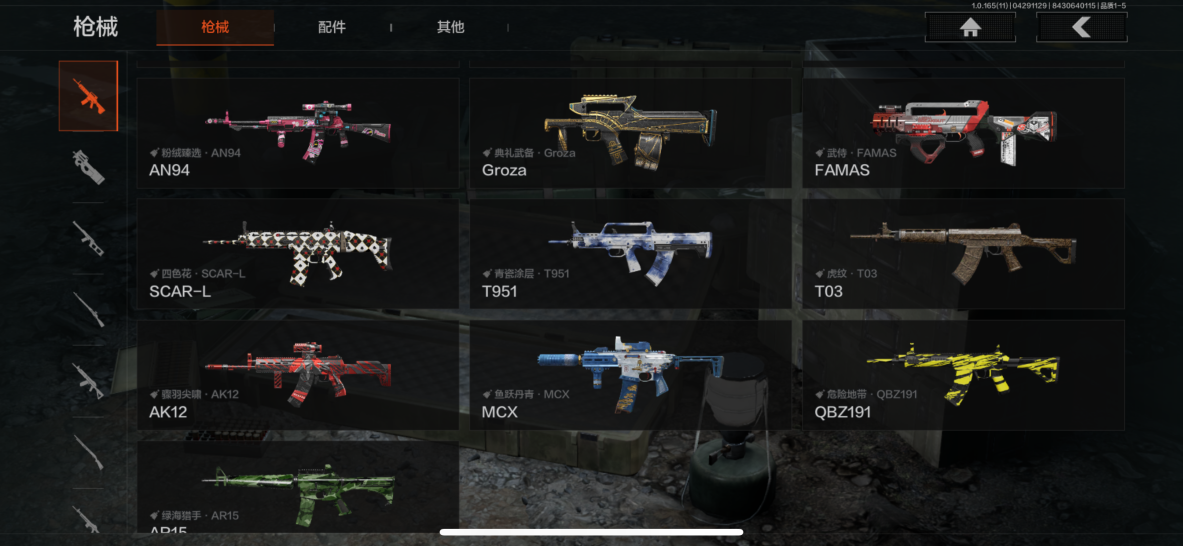Select the T951 weapon card
This screenshot has height=546, width=1183.
630,254
